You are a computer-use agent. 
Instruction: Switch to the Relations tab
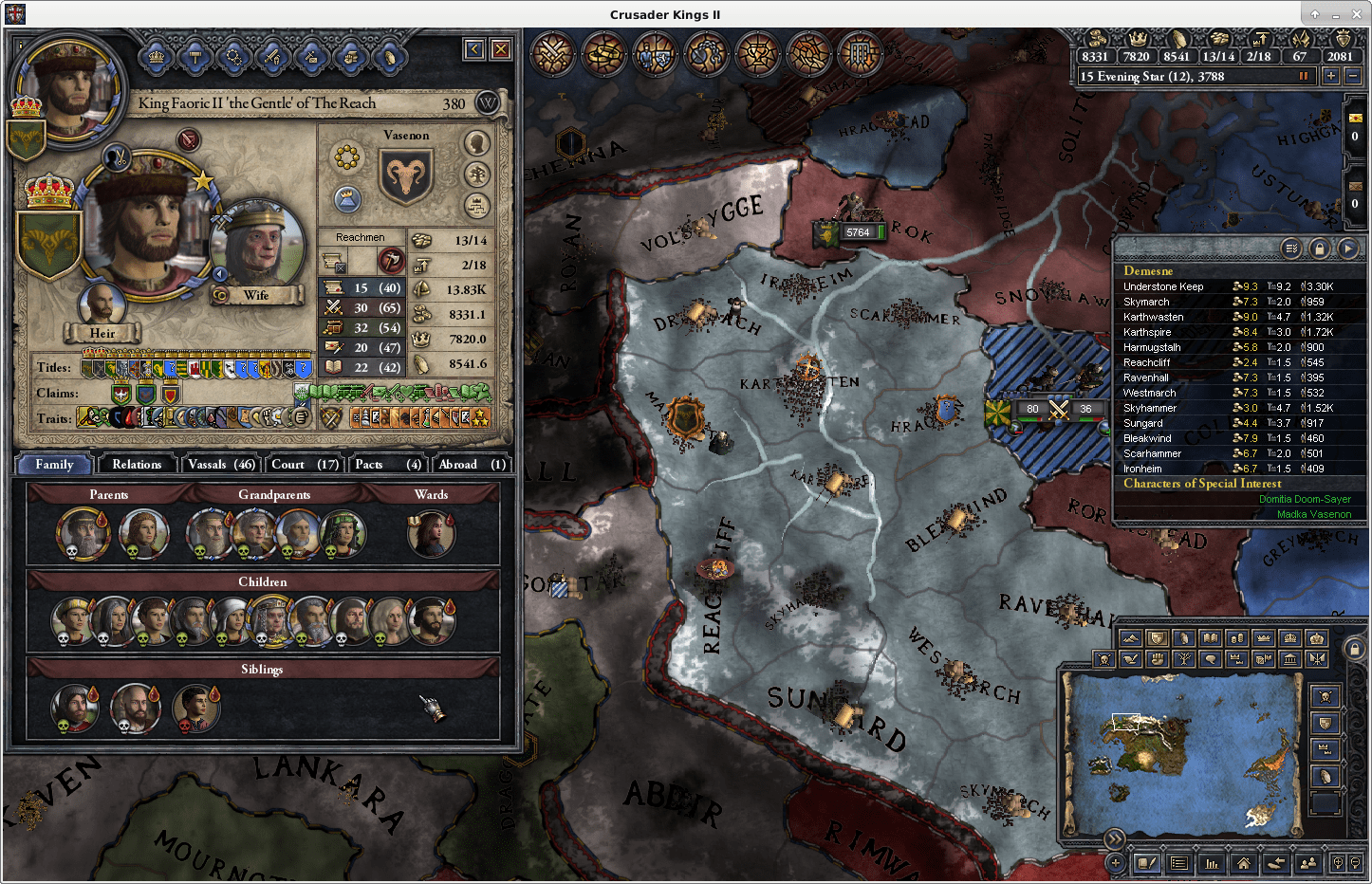[x=137, y=464]
